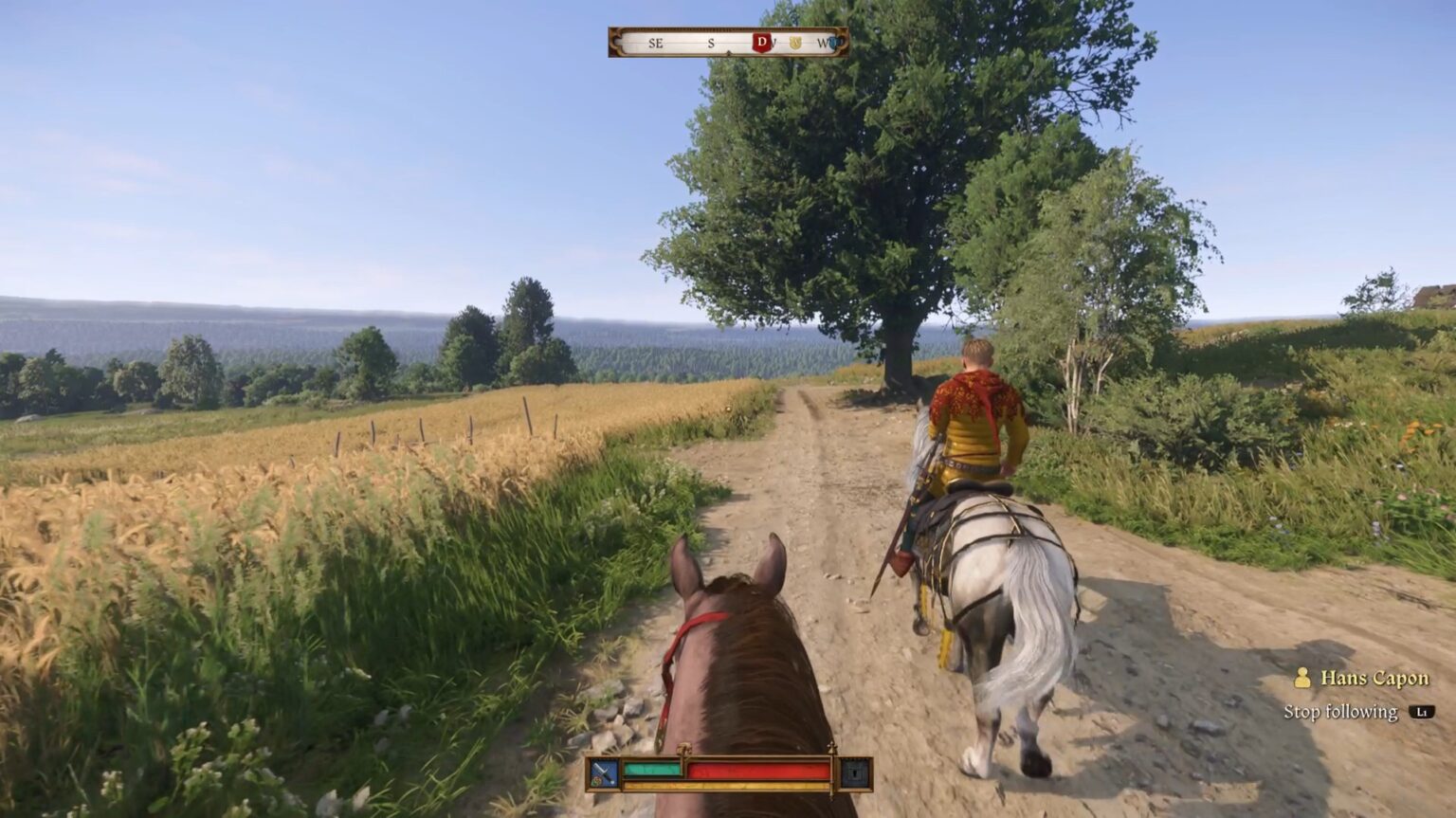The image size is (1456, 818).
Task: Select the S label on the compass
Action: (711, 43)
